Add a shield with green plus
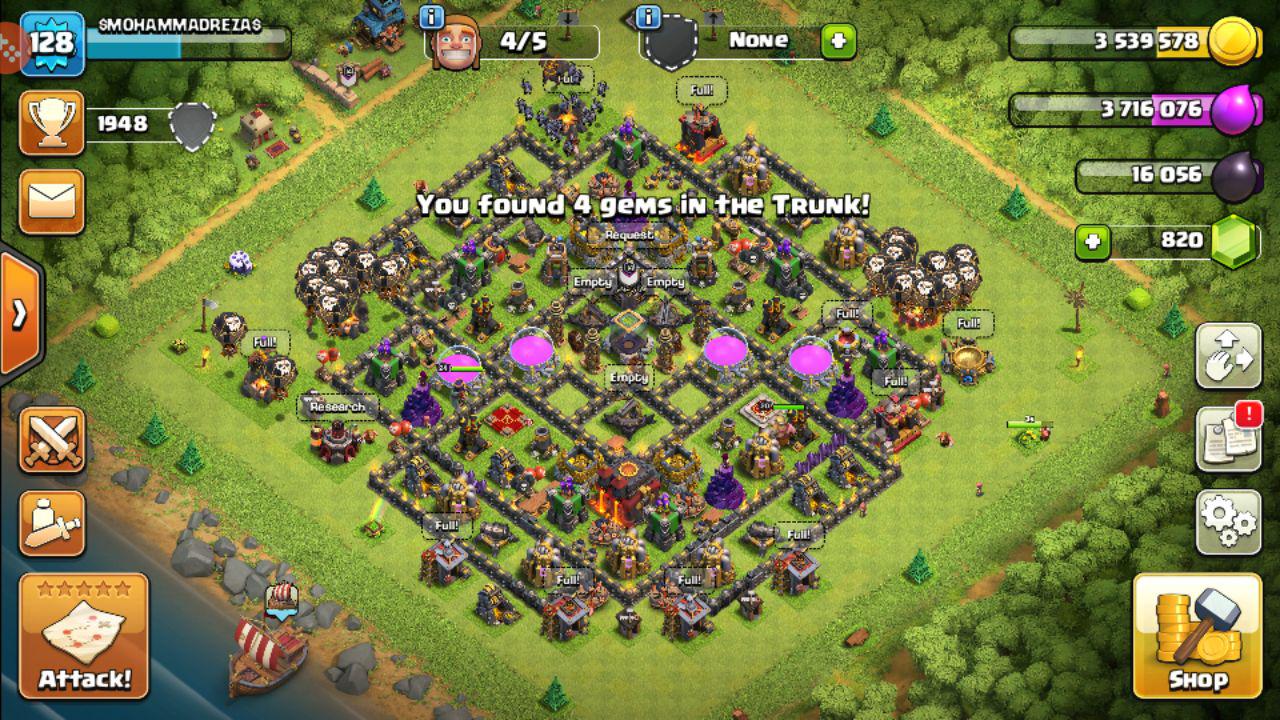This screenshot has height=720, width=1280. tap(838, 41)
